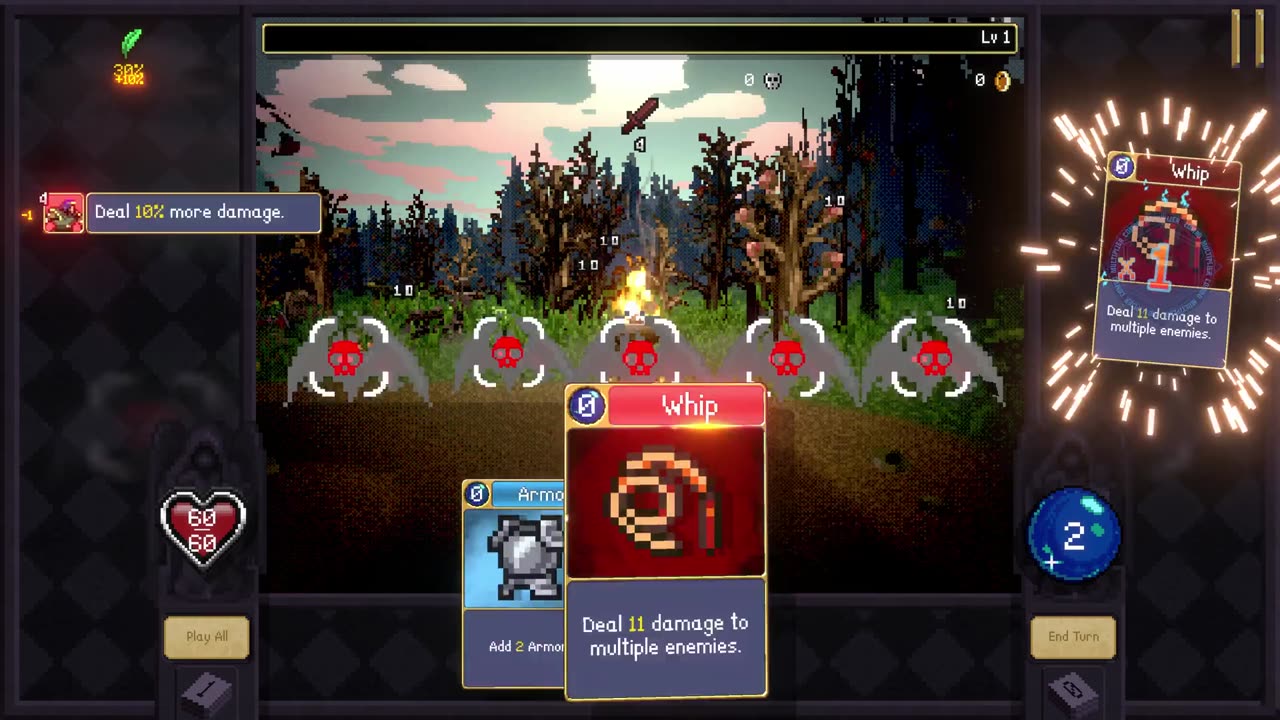End the current turn
Viewport: 1280px width, 720px height.
(x=1073, y=637)
